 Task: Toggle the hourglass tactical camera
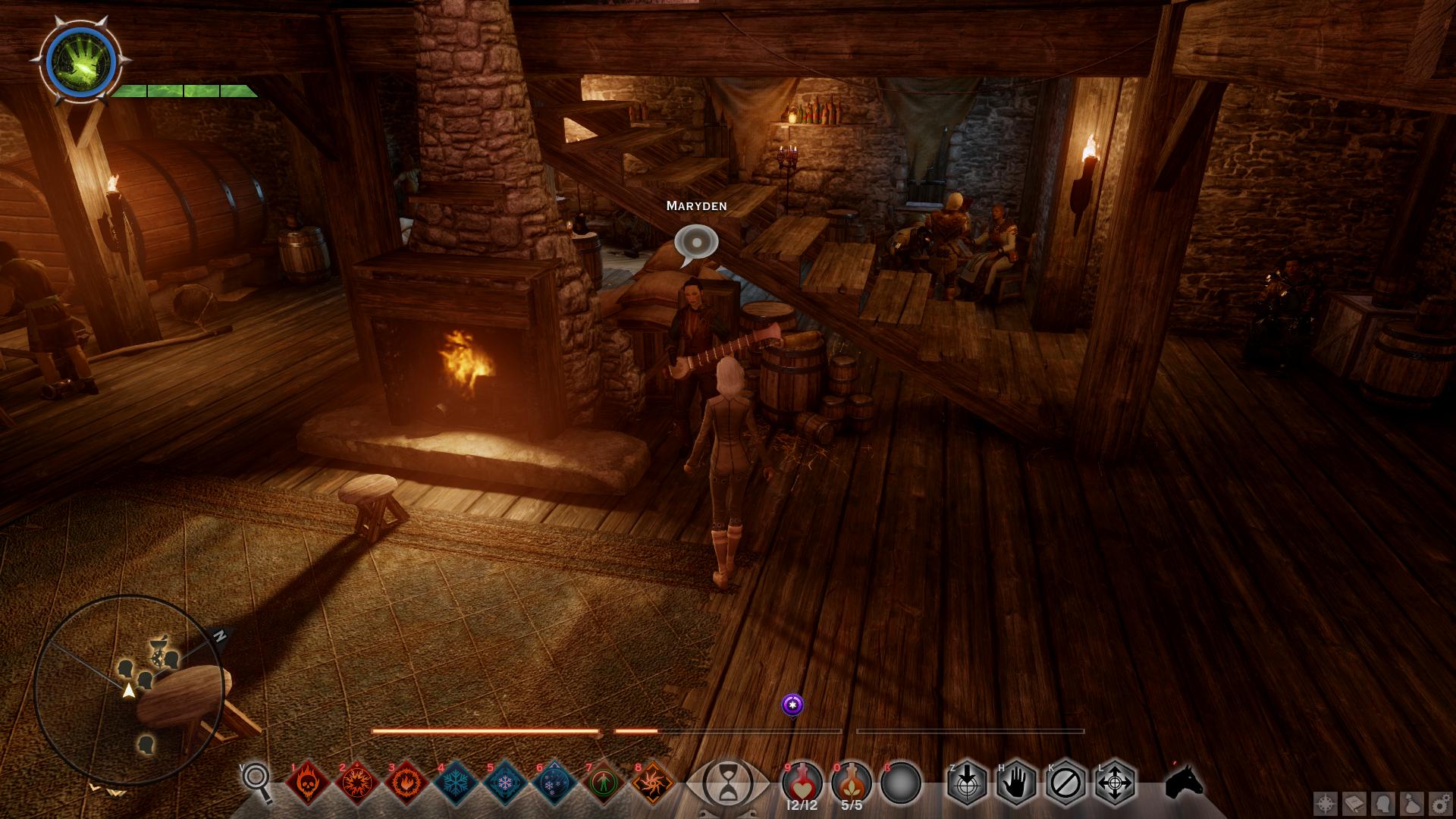pos(726,783)
